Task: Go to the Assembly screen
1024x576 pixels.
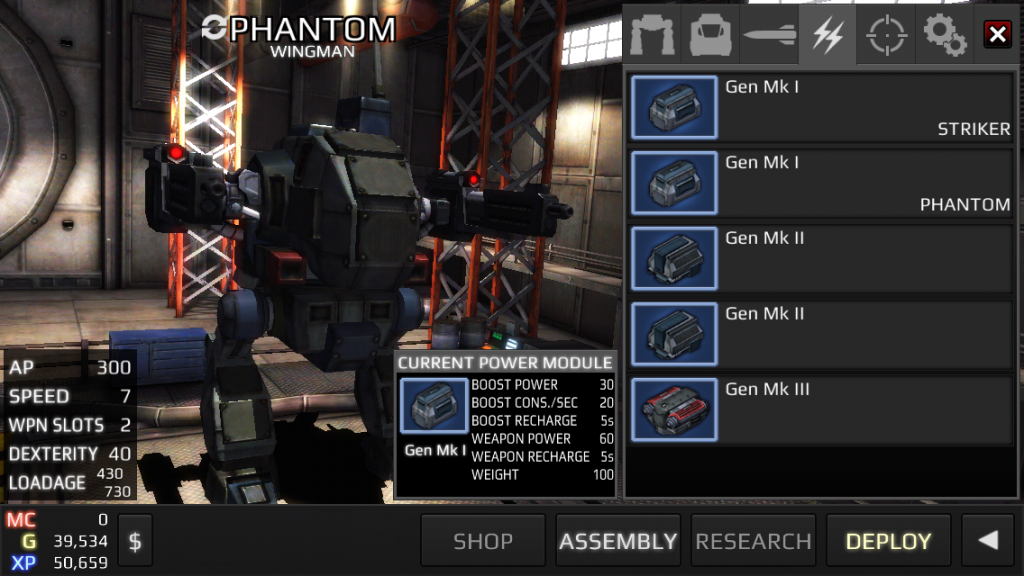Action: click(x=618, y=541)
